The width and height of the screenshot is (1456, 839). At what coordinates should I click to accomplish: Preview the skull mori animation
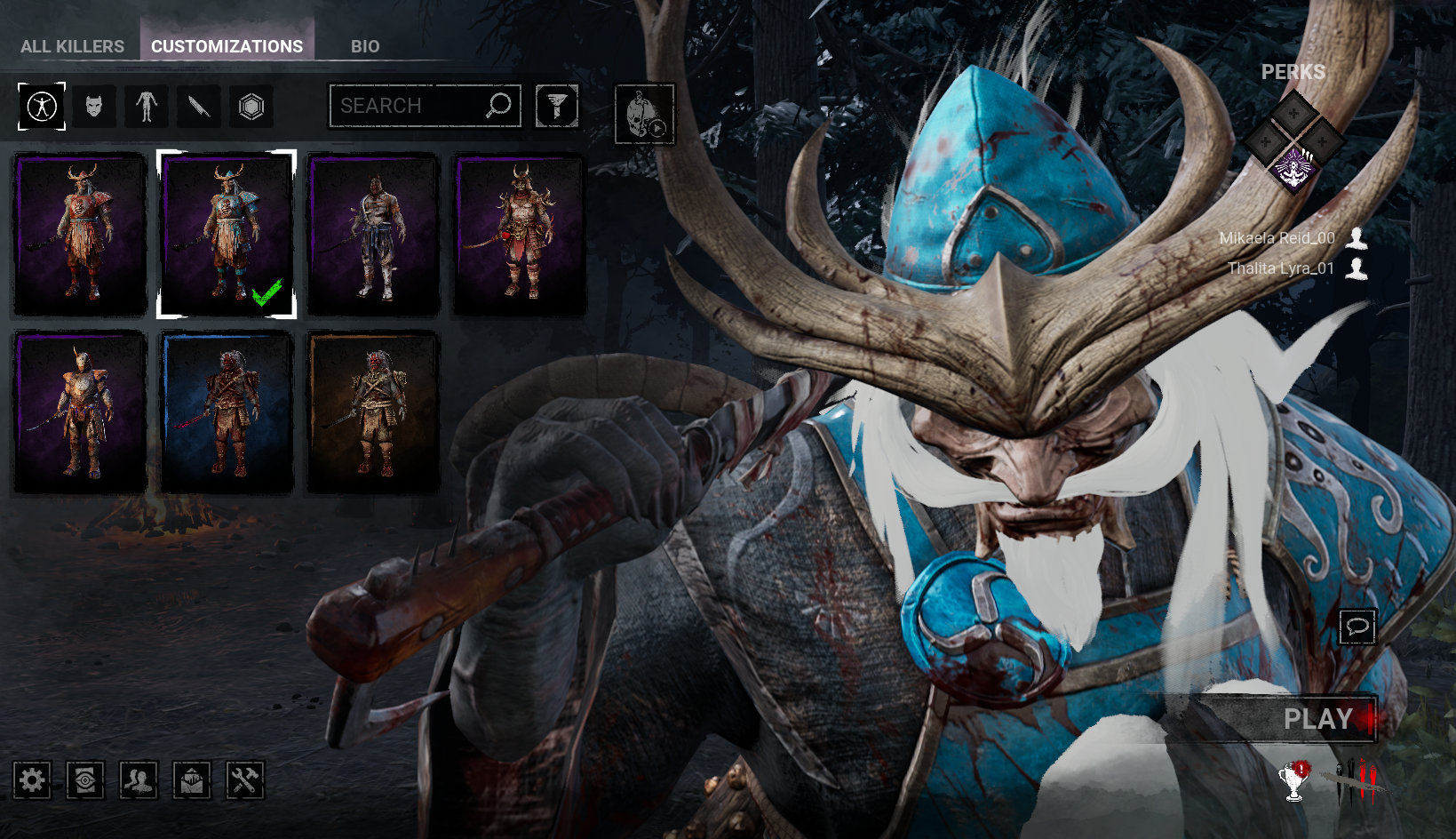pos(645,115)
